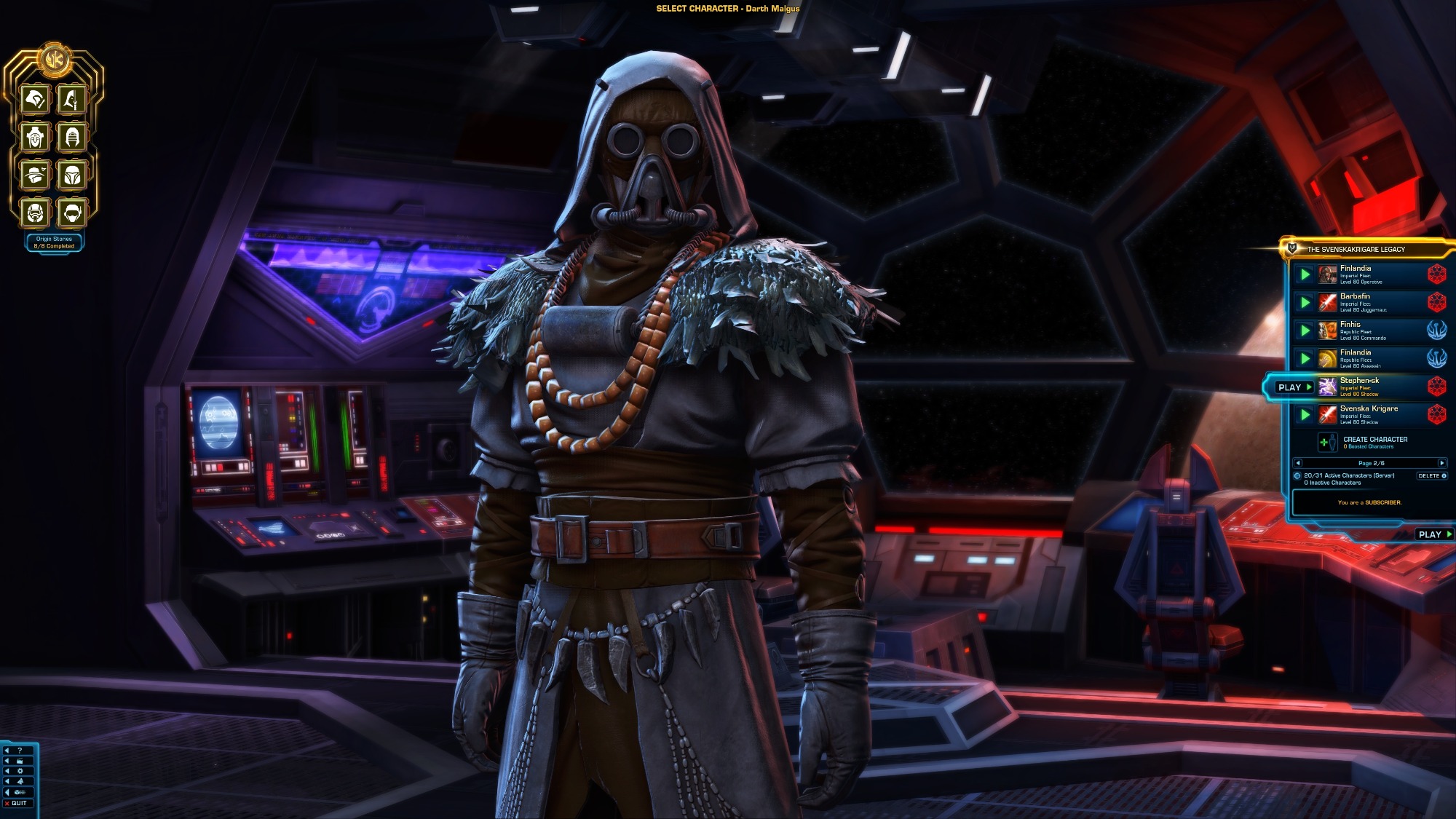Go to next character page

[x=1441, y=463]
